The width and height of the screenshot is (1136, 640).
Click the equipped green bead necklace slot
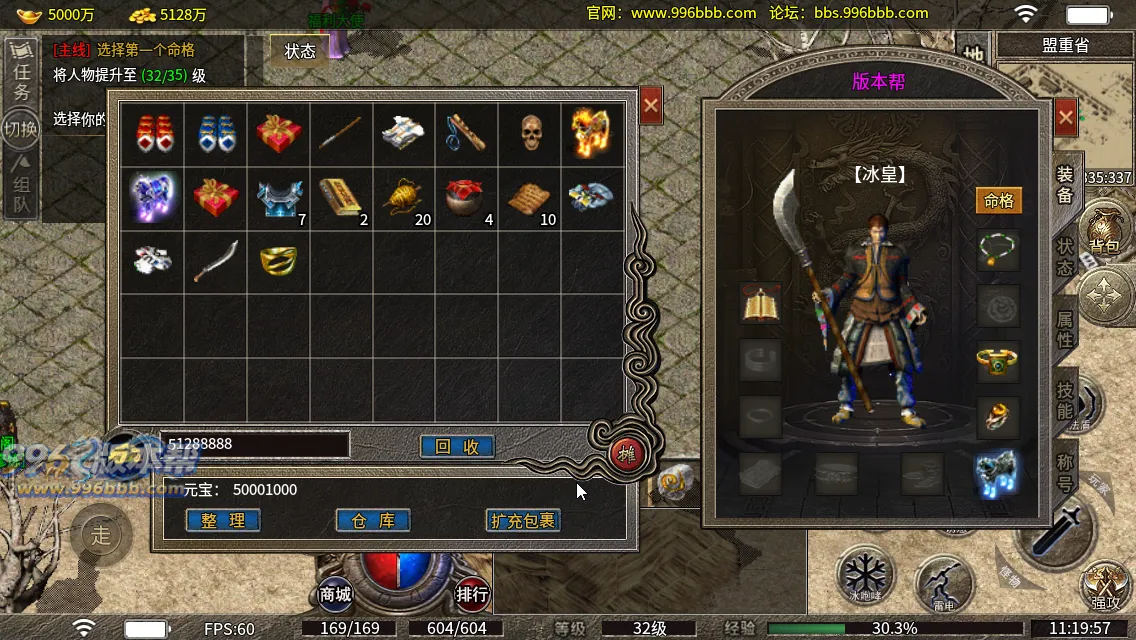coord(998,250)
